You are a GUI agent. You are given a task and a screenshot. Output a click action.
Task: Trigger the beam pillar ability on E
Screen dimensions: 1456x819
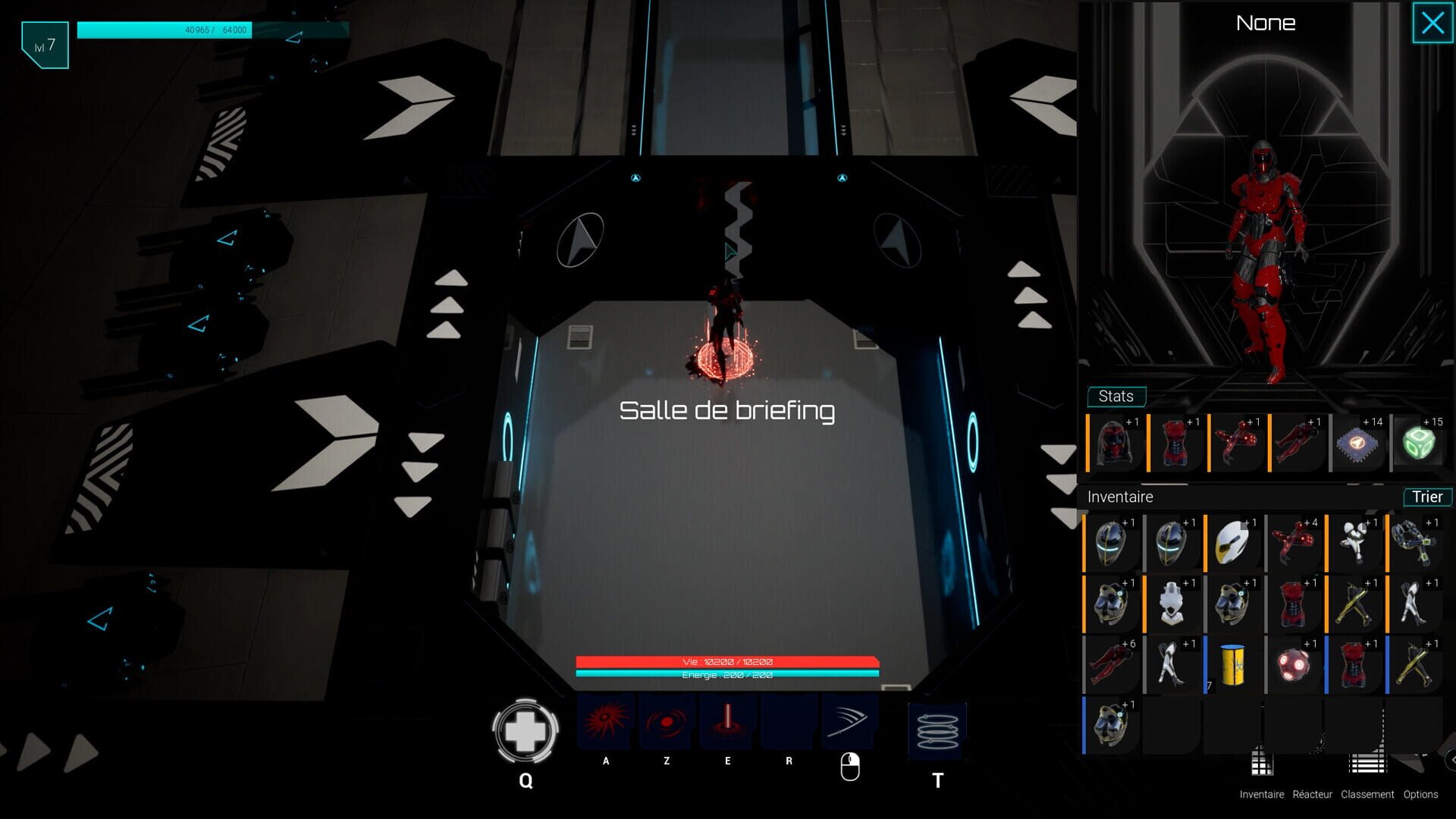(726, 722)
